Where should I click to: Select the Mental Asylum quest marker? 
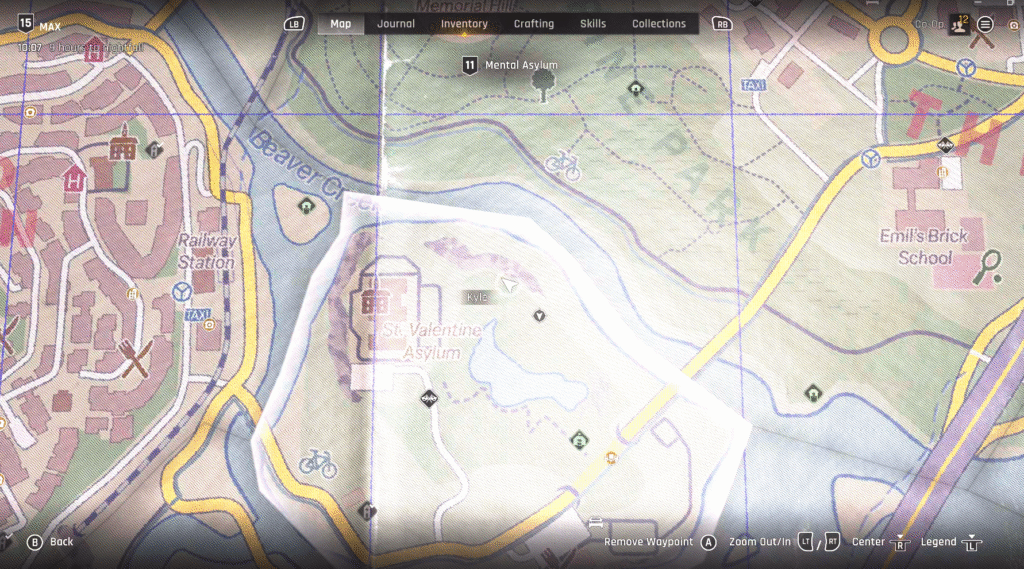coord(469,66)
